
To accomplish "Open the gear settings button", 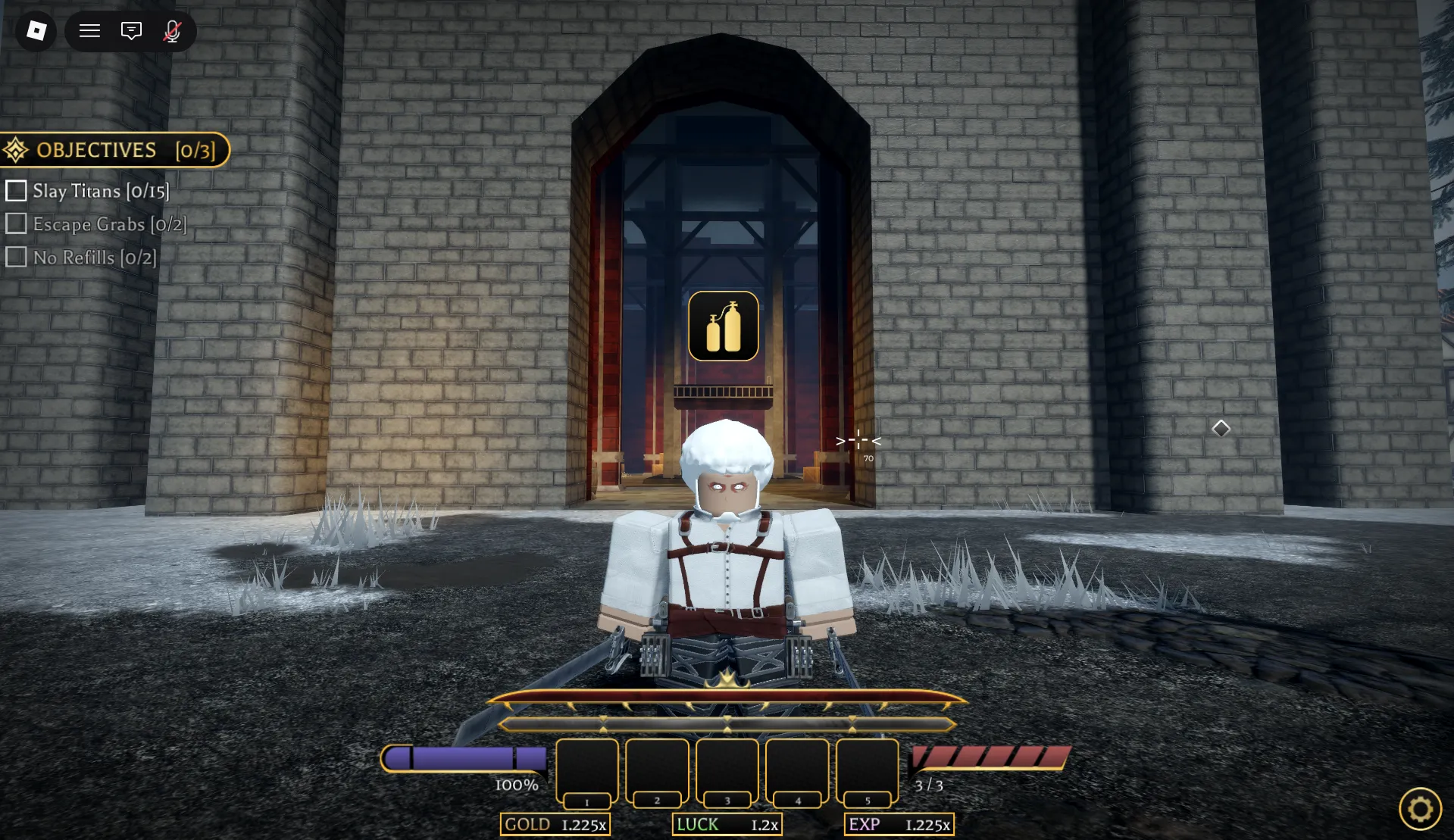I will click(x=1419, y=809).
